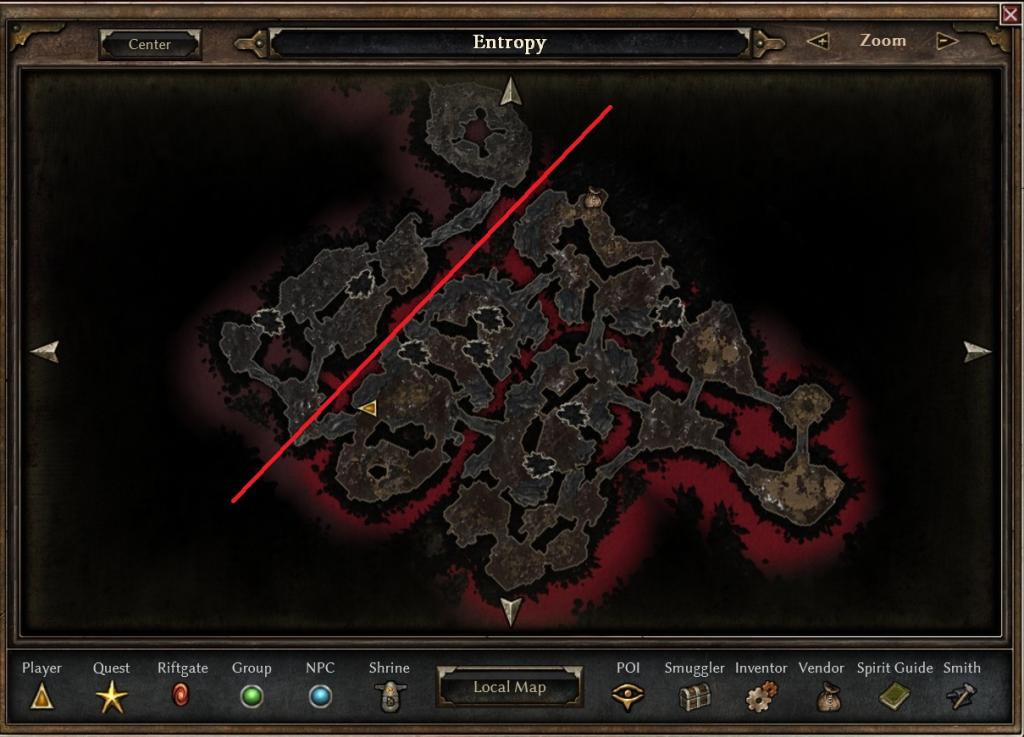
Task: Choose the Spirit Guide book legend icon
Action: [894, 696]
